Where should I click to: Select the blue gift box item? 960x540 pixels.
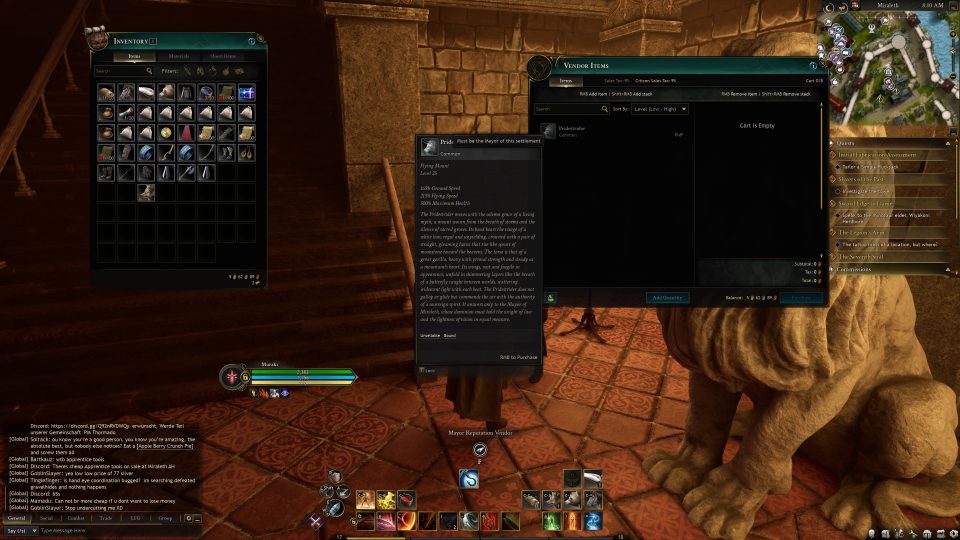pyautogui.click(x=247, y=92)
